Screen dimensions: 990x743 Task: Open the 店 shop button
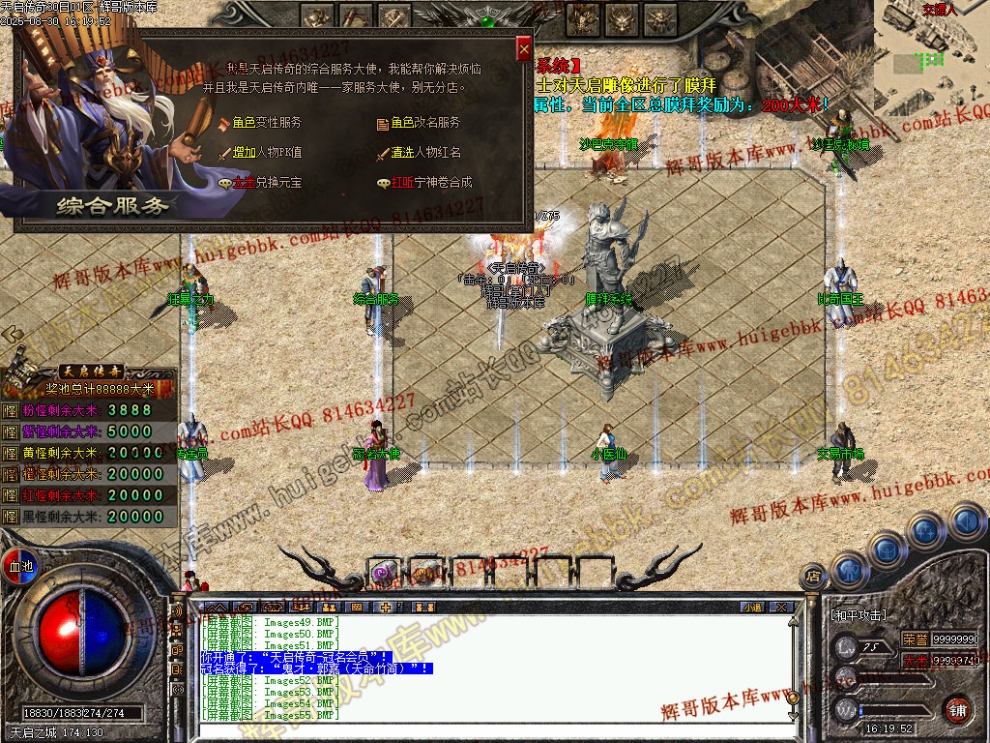[813, 576]
